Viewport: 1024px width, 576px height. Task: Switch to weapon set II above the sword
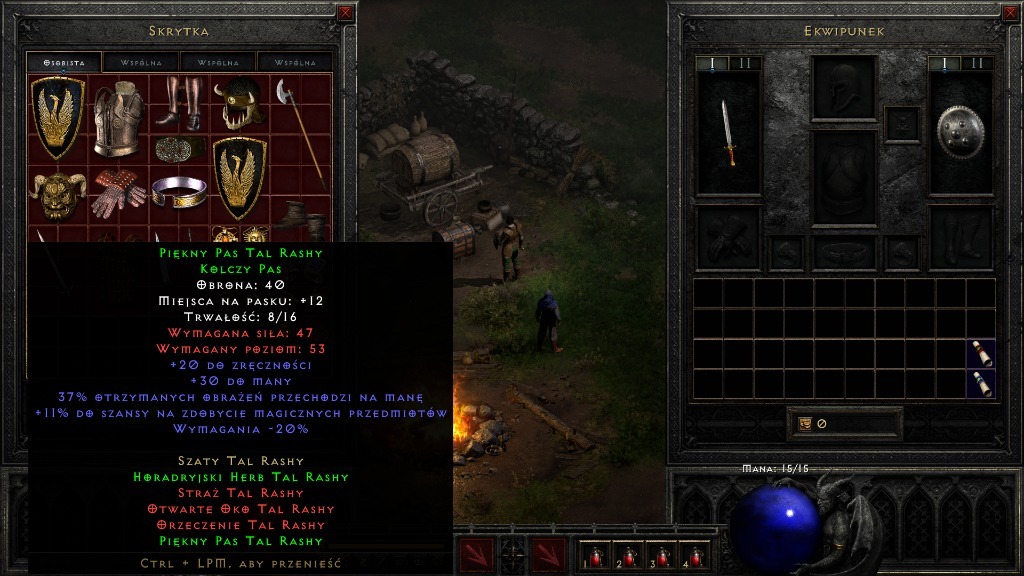tap(745, 63)
